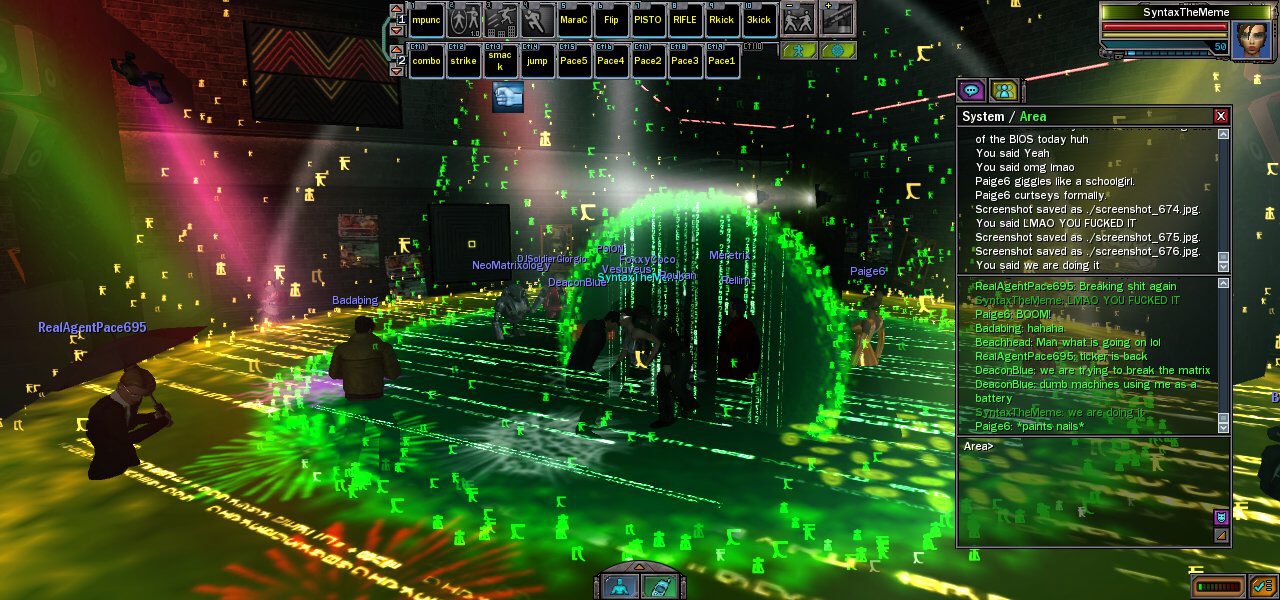This screenshot has width=1280, height=600.
Task: Select the Pace5 hotbar slot
Action: (x=574, y=61)
